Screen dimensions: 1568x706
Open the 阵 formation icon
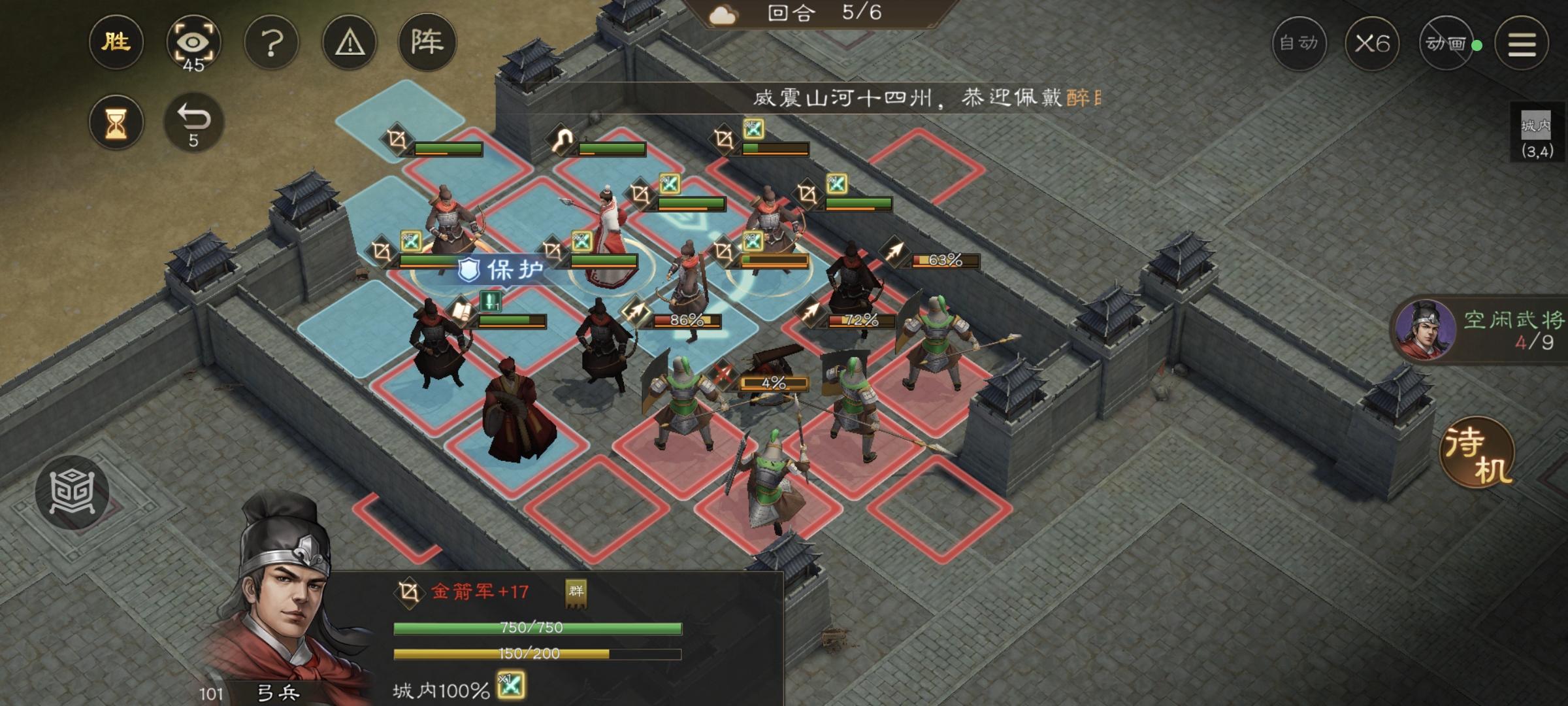428,41
